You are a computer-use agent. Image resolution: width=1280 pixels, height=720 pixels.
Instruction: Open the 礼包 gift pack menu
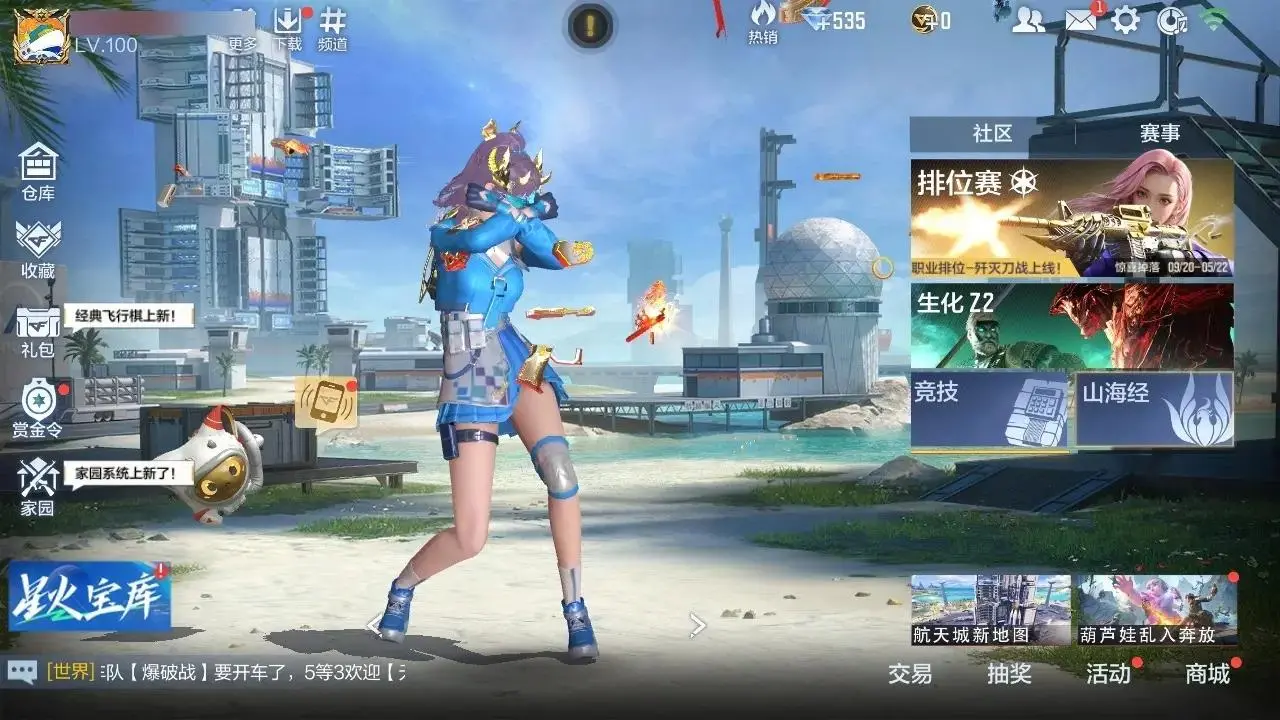[38, 332]
